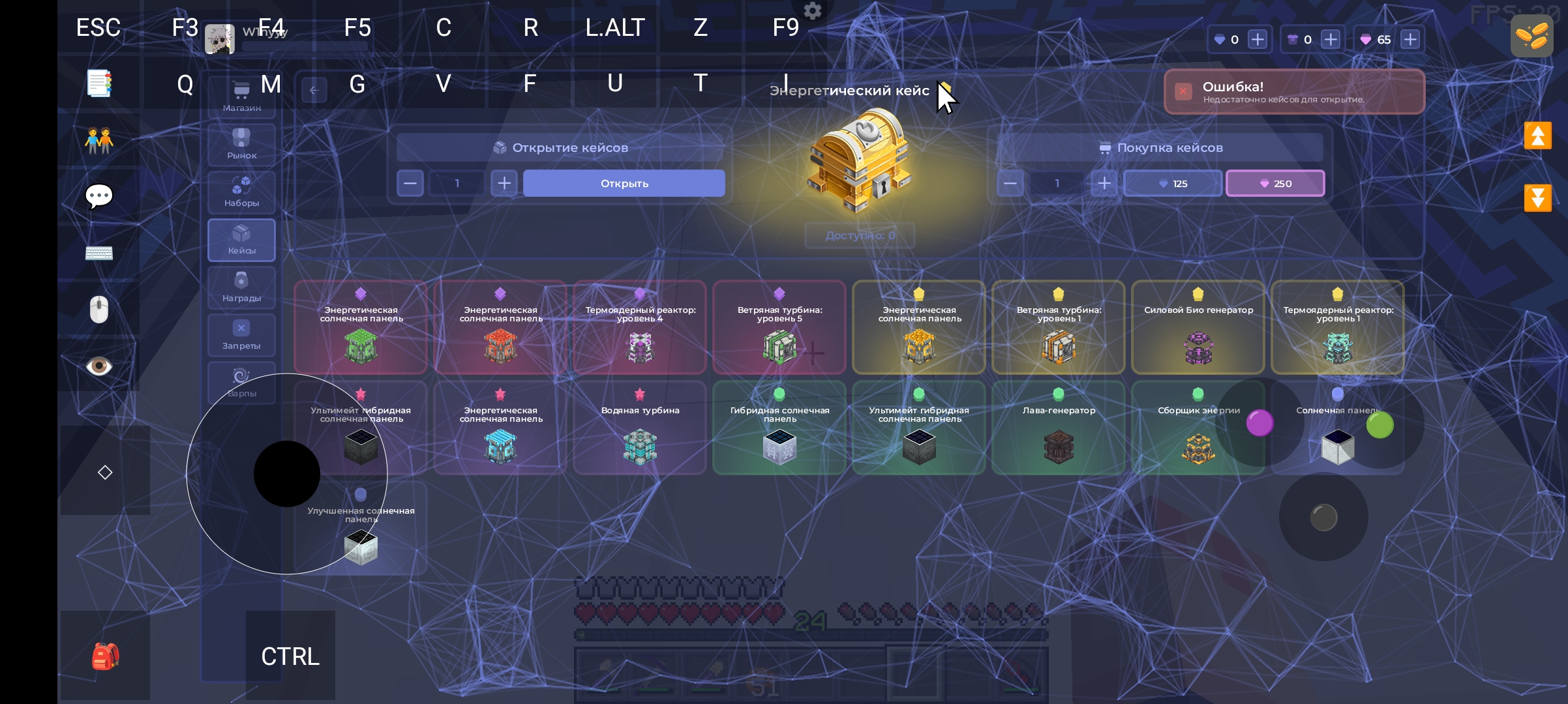Screen dimensions: 1568x704
Task: Open the chat speech bubble
Action: [x=99, y=196]
